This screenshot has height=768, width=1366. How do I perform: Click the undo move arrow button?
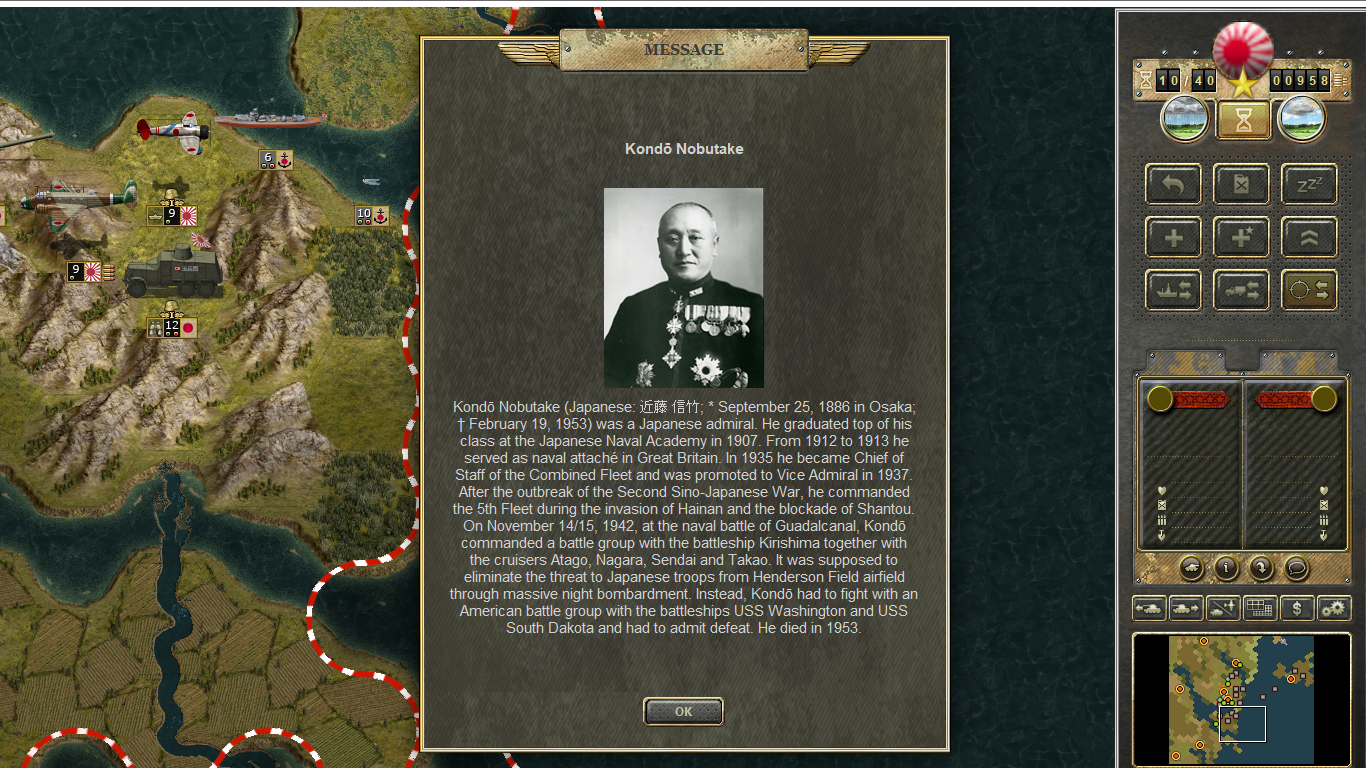click(x=1173, y=185)
